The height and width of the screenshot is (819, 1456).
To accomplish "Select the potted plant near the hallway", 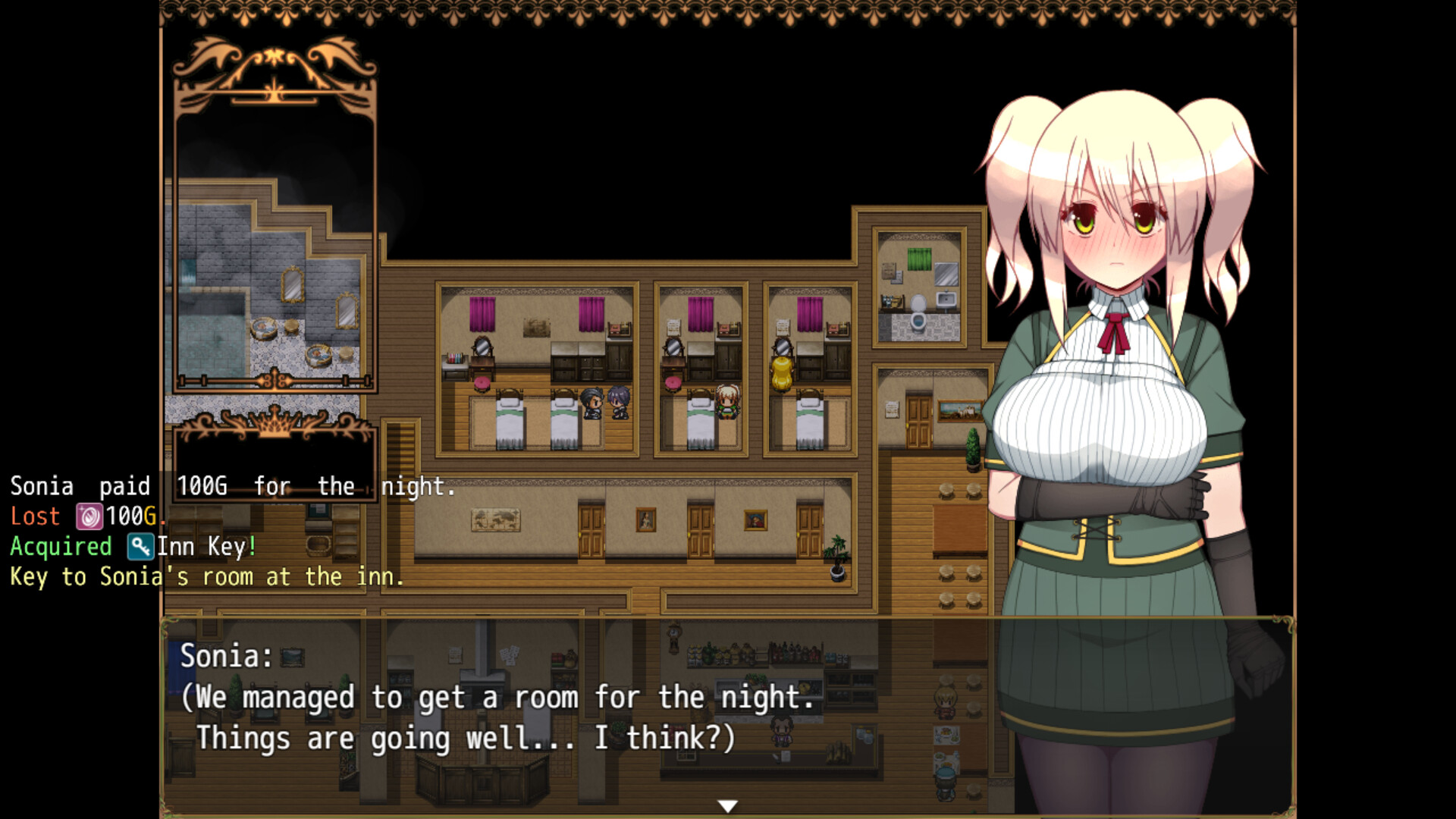I will [836, 557].
